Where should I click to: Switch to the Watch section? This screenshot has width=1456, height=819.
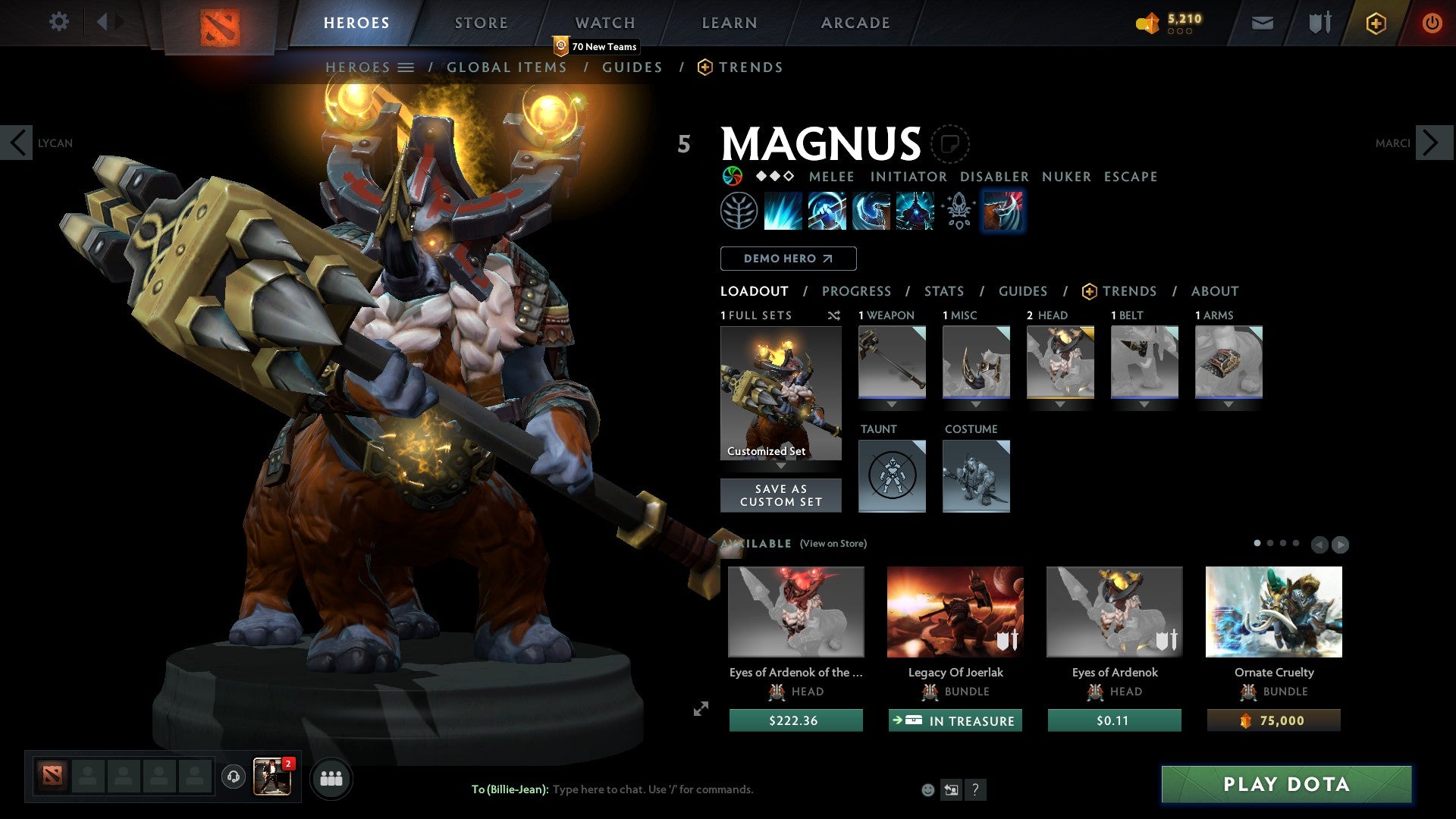pyautogui.click(x=604, y=23)
